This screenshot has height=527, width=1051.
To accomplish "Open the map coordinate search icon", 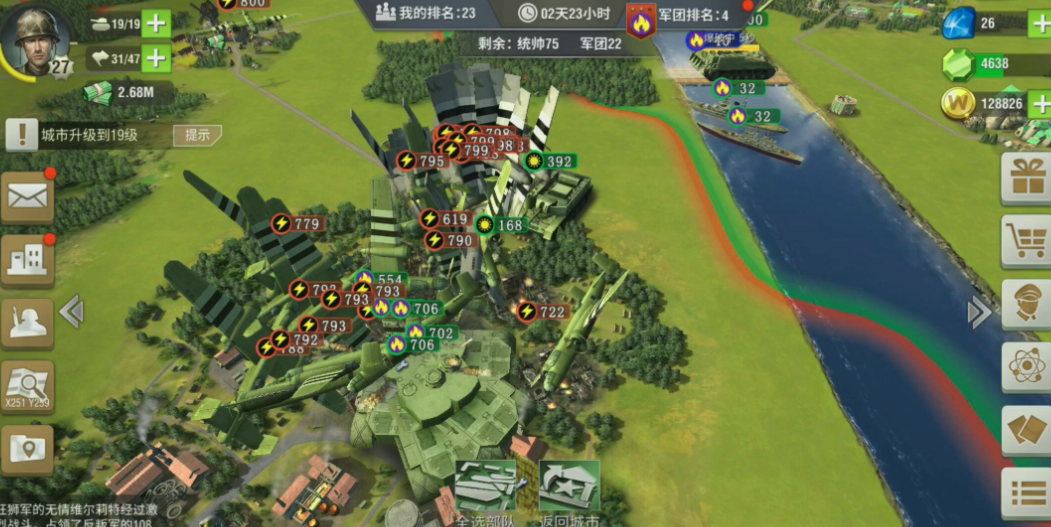I will (x=27, y=385).
